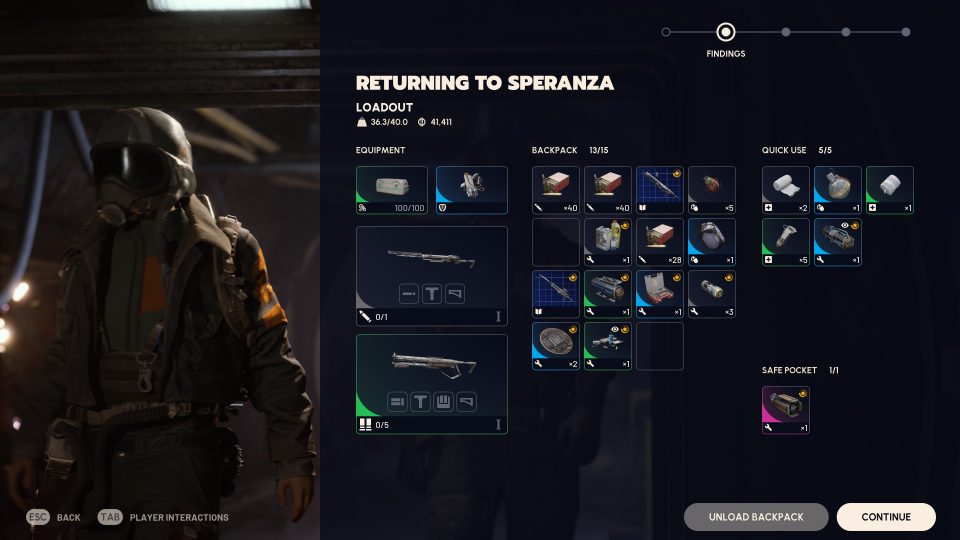Select the shield slot showing 100/100
Image resolution: width=960 pixels, height=540 pixels.
point(391,190)
